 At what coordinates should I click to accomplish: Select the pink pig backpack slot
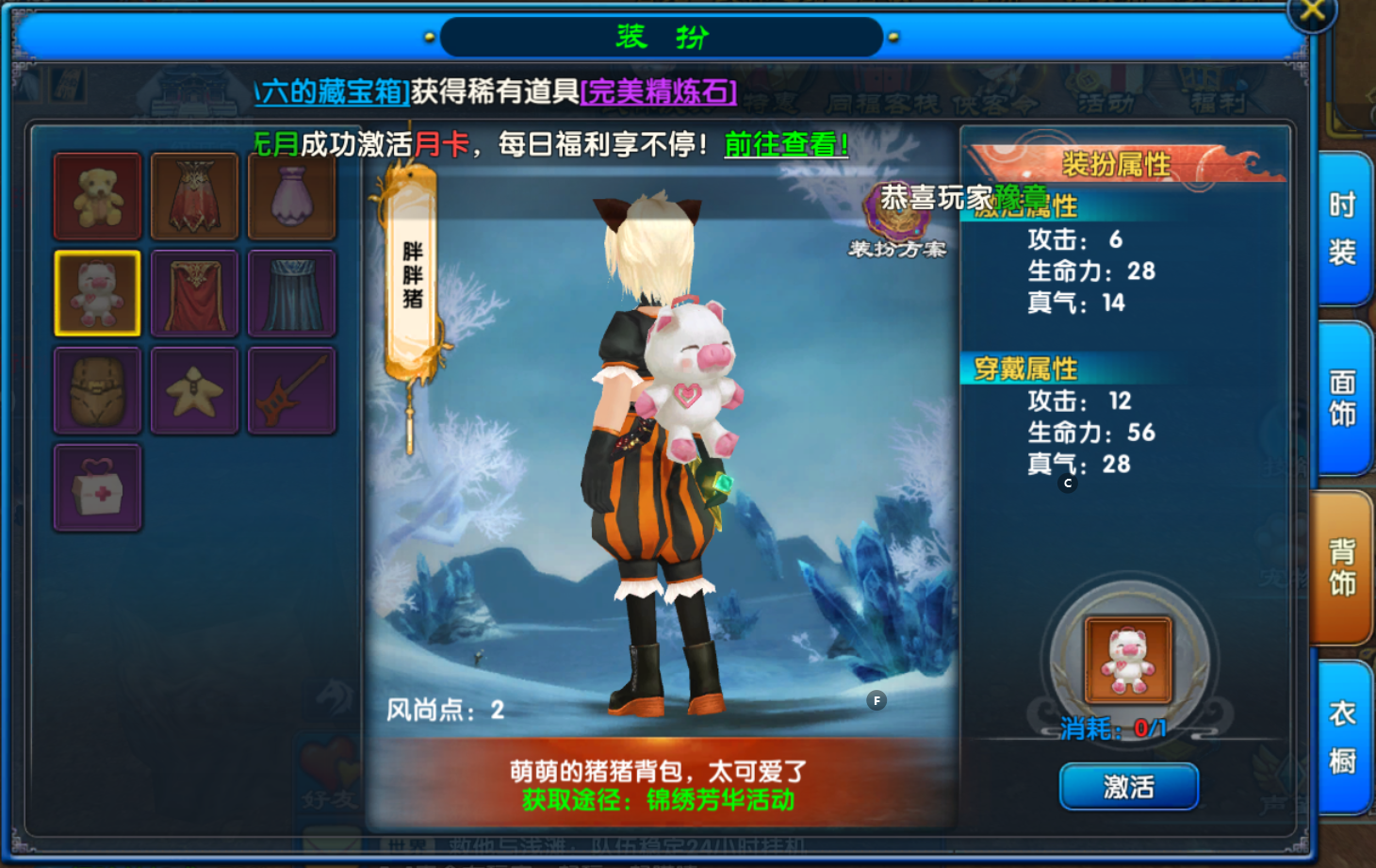tap(97, 293)
